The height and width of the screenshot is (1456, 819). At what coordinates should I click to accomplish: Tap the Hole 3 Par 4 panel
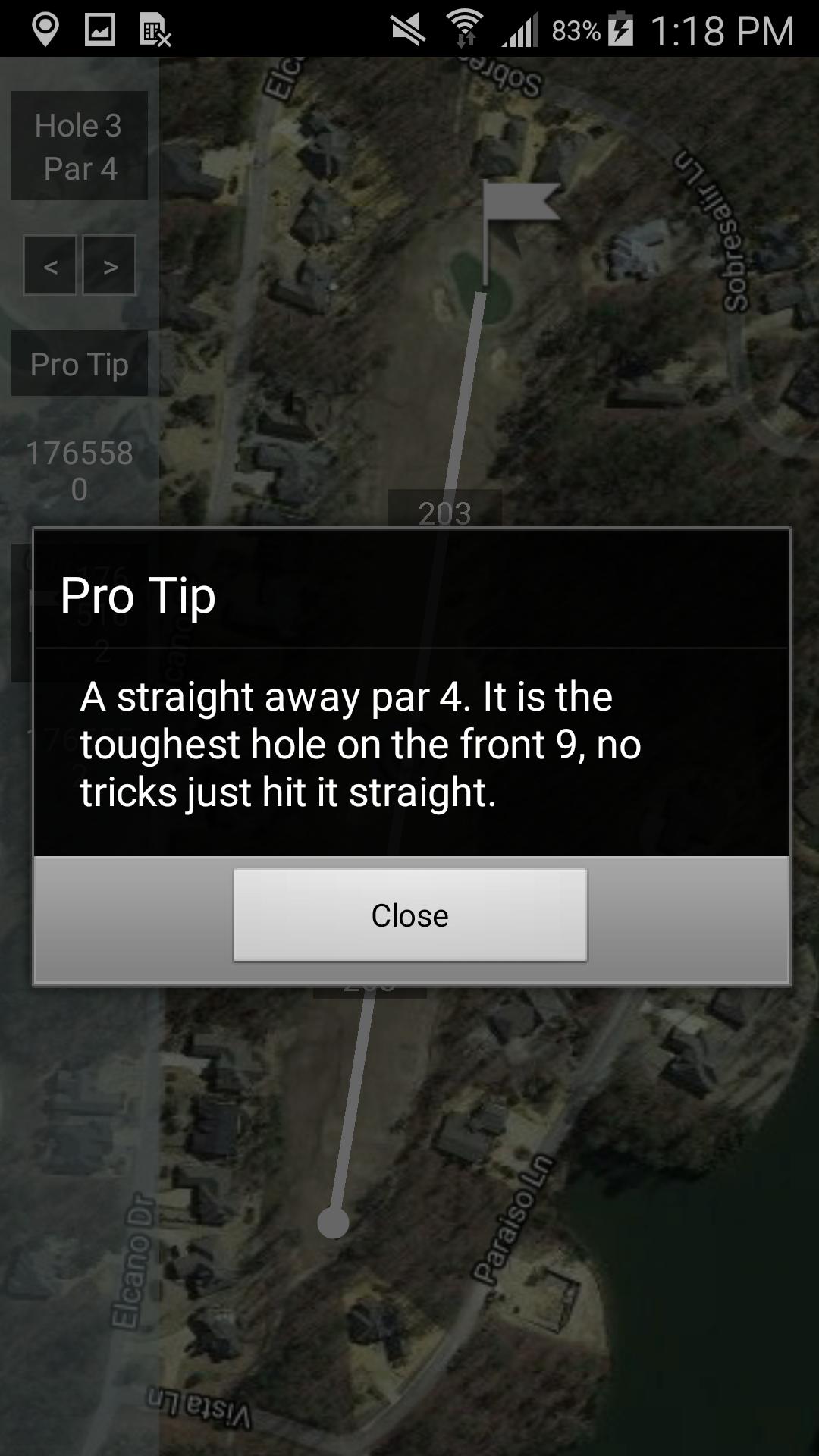pyautogui.click(x=80, y=146)
